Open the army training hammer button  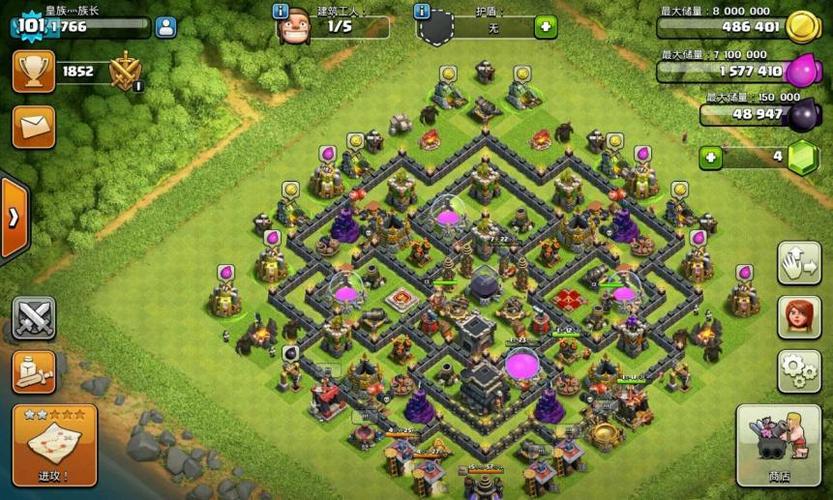[33, 372]
